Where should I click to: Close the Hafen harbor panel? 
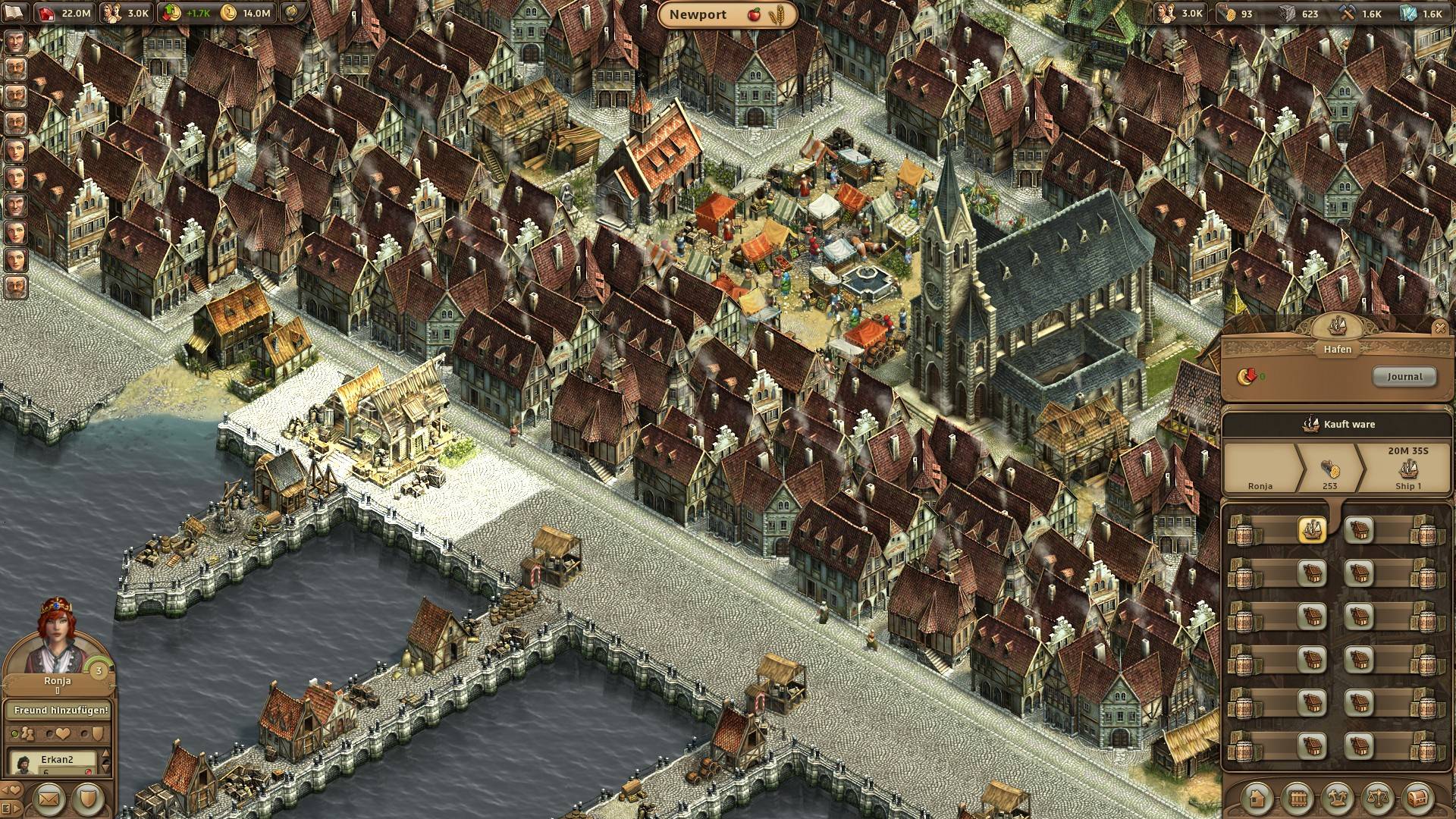coord(1439,328)
